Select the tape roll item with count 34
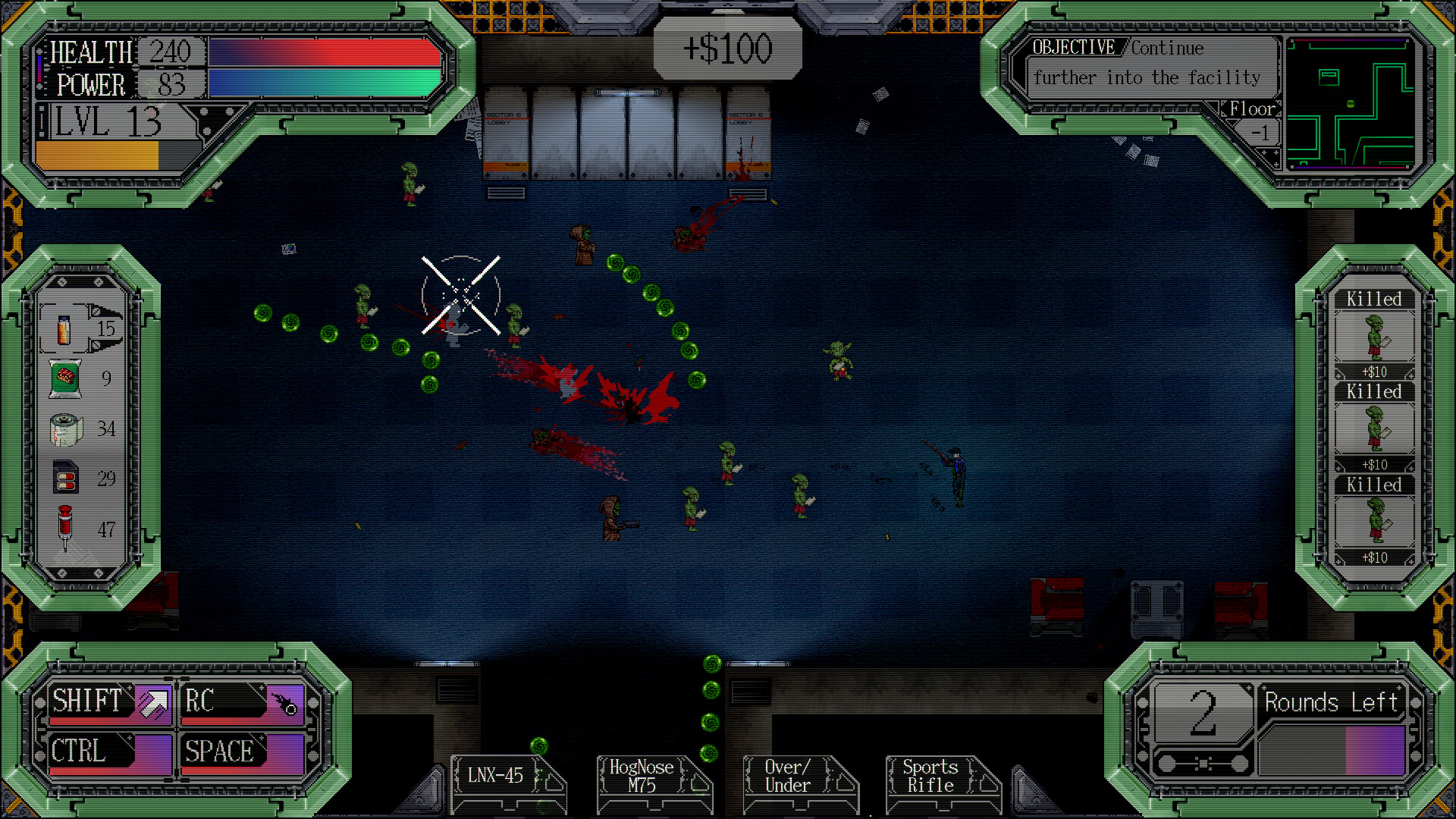The height and width of the screenshot is (819, 1456). (66, 428)
